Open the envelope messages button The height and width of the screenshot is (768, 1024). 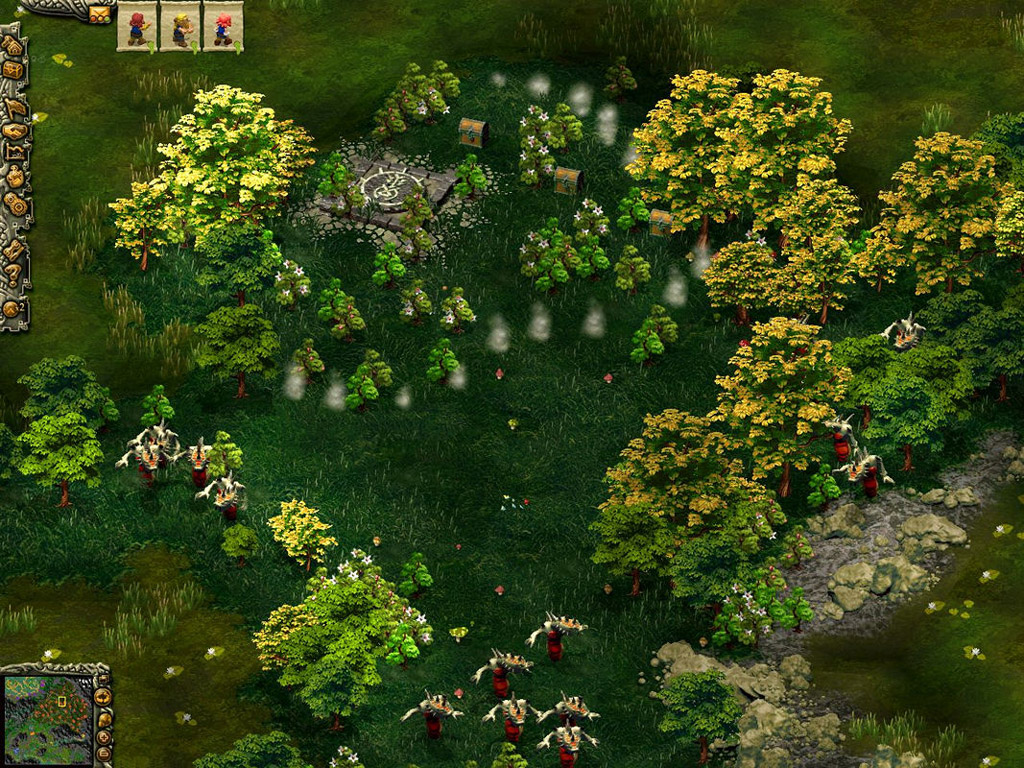pos(99,13)
